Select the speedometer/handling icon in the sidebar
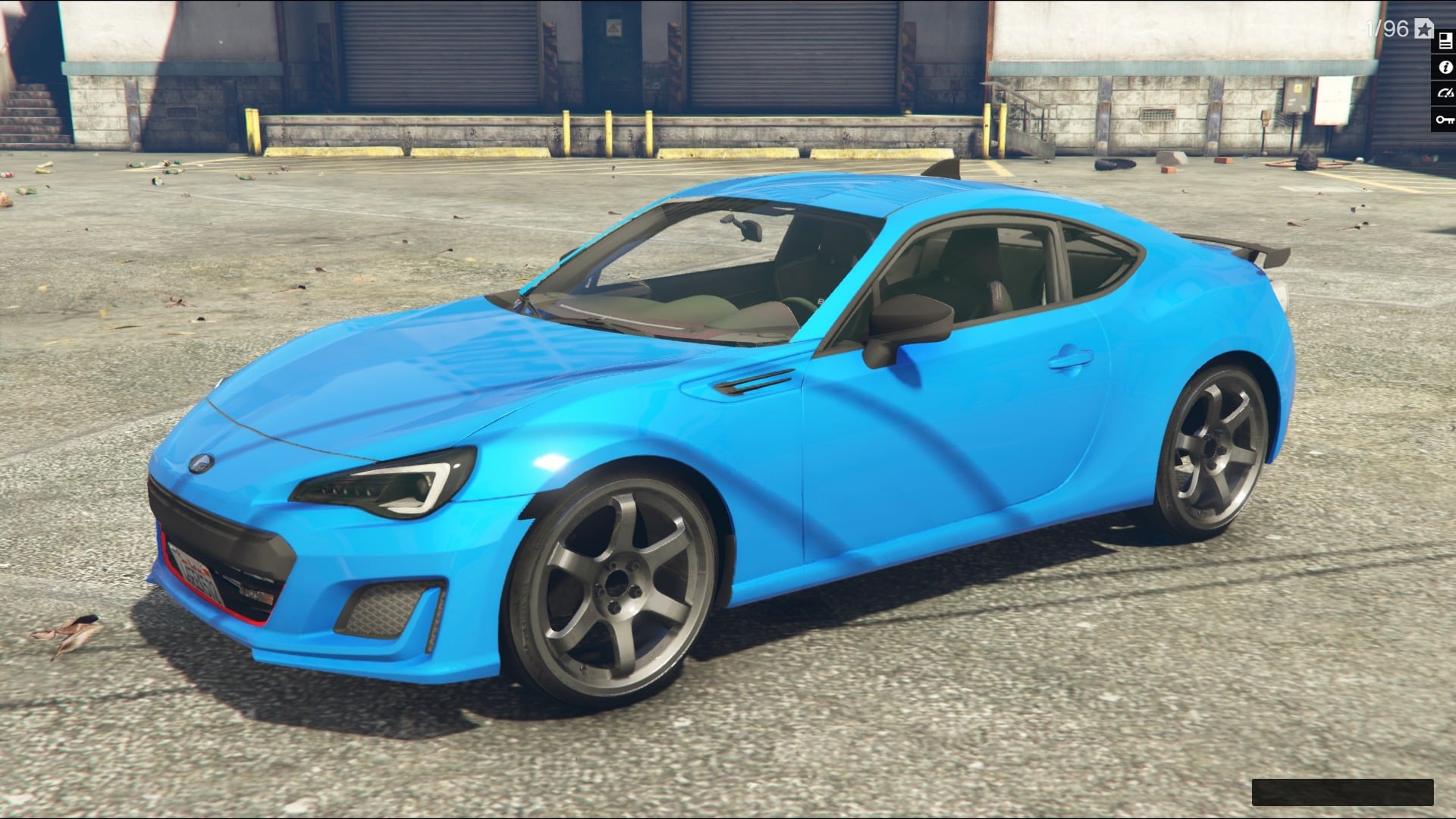The height and width of the screenshot is (819, 1456). 1446,93
